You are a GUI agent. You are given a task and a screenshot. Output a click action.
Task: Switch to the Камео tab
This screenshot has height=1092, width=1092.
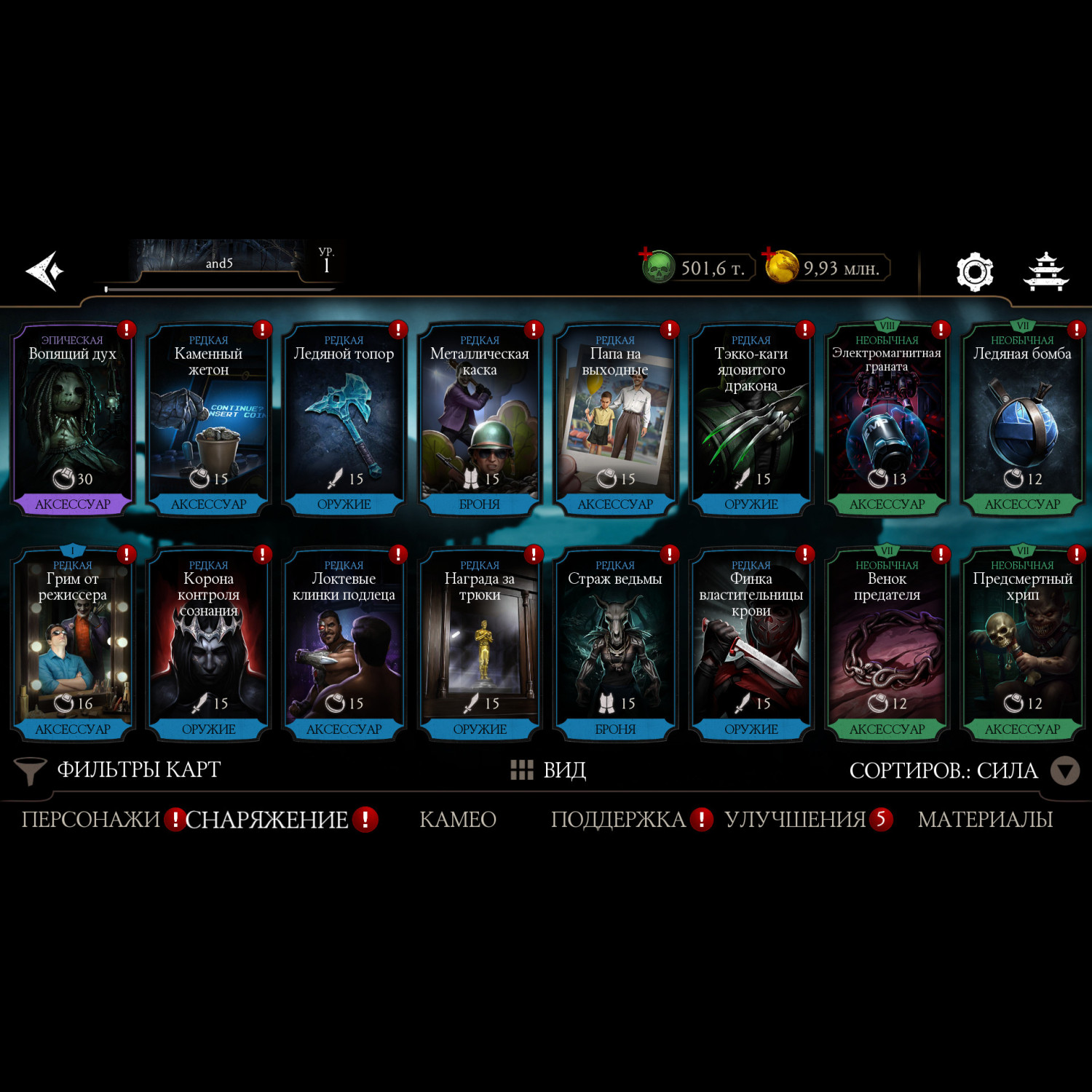(x=458, y=820)
